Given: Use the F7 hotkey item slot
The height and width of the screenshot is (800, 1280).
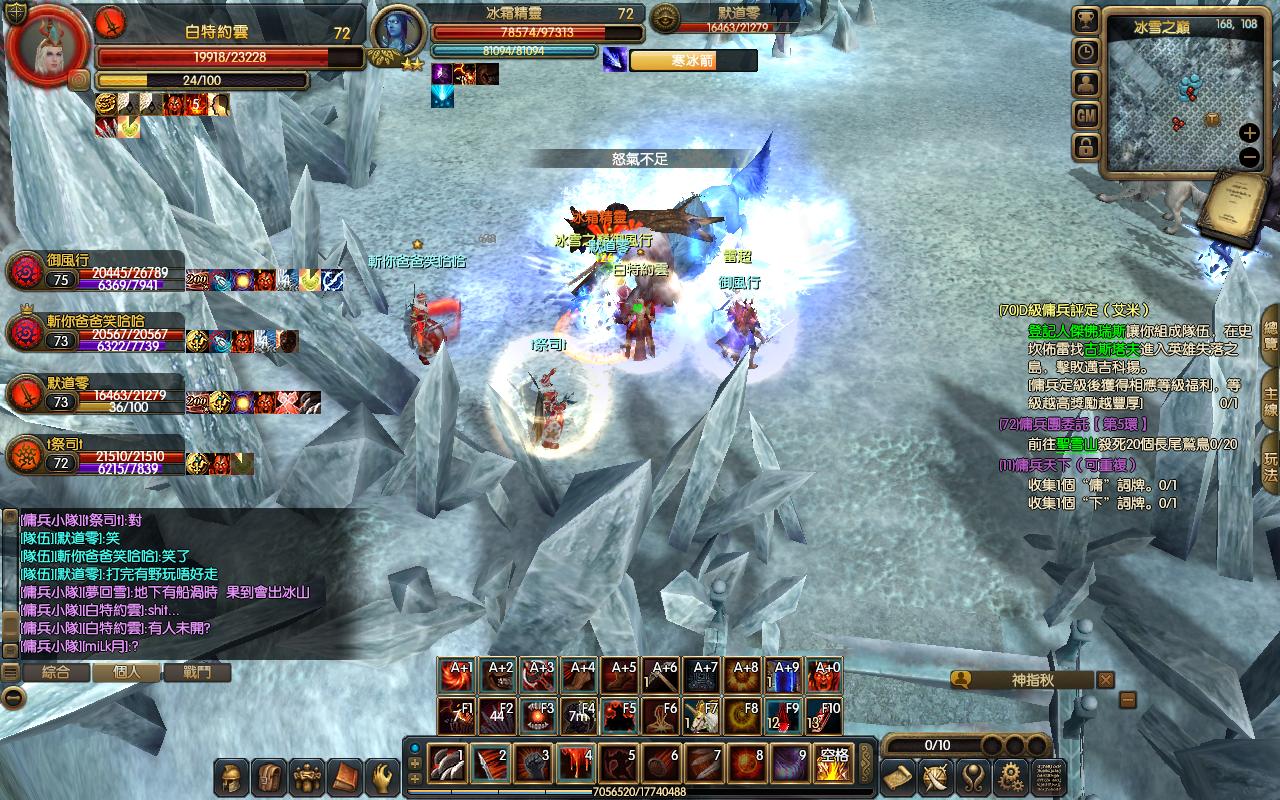Looking at the screenshot, I should click(x=702, y=716).
